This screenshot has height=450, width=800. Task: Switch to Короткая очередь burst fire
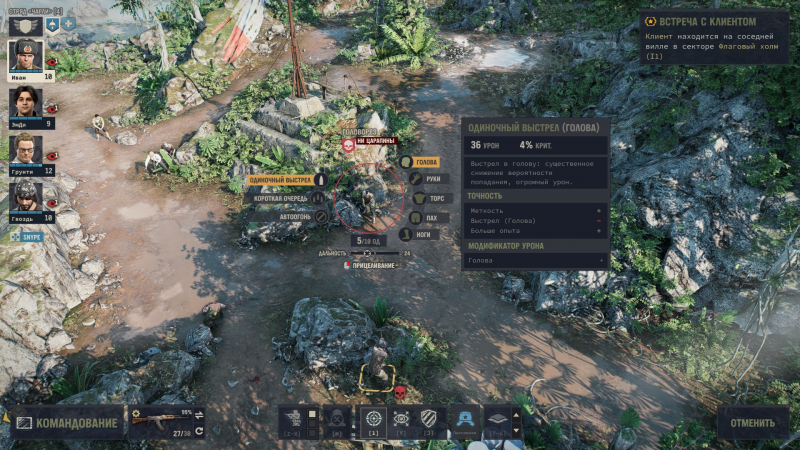[283, 198]
